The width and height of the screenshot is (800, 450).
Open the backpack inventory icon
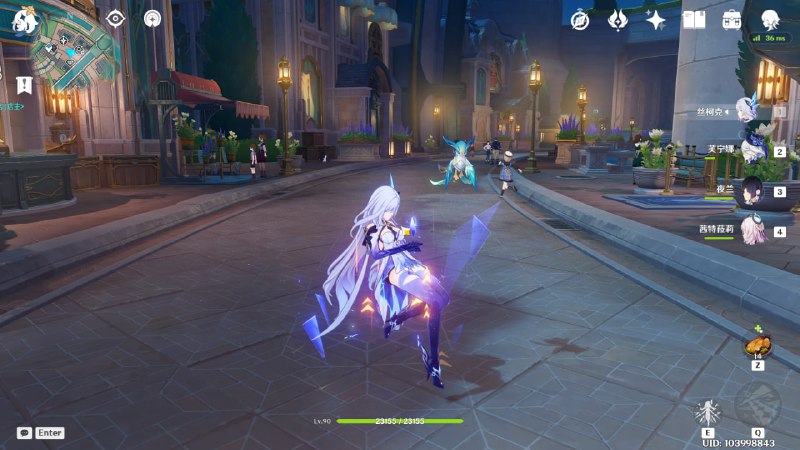click(732, 20)
